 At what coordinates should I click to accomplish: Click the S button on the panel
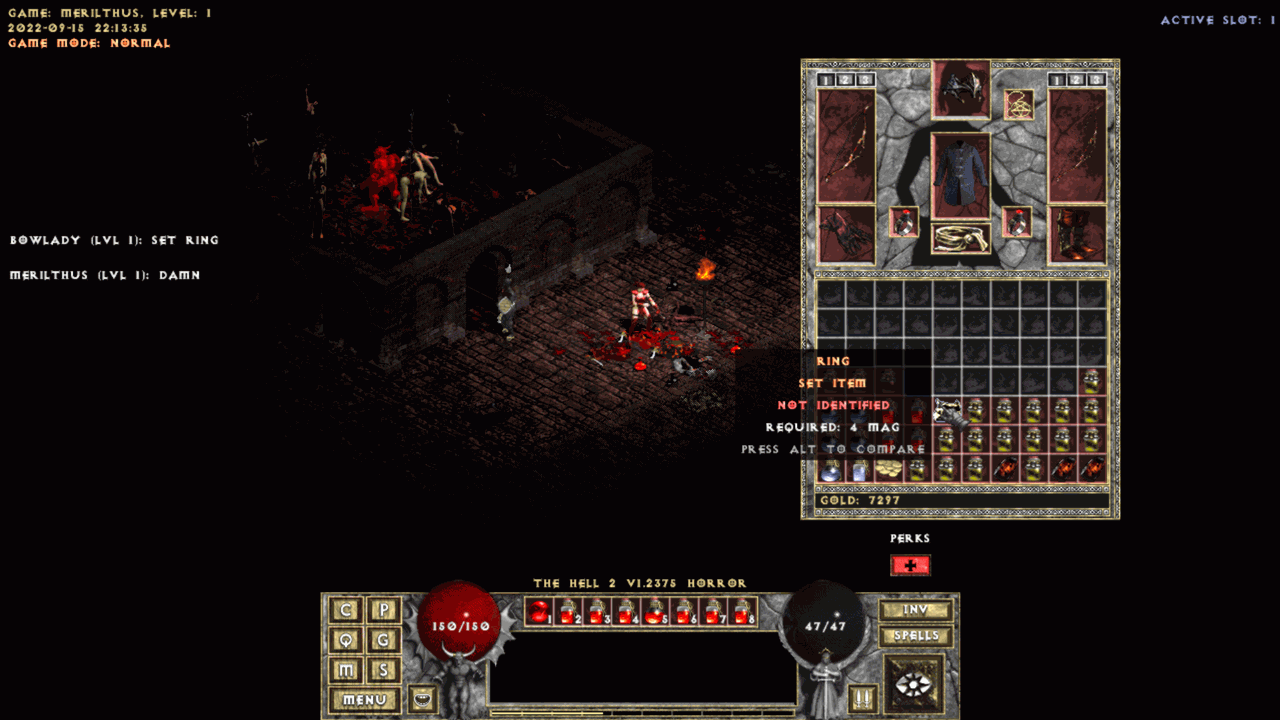[x=383, y=670]
